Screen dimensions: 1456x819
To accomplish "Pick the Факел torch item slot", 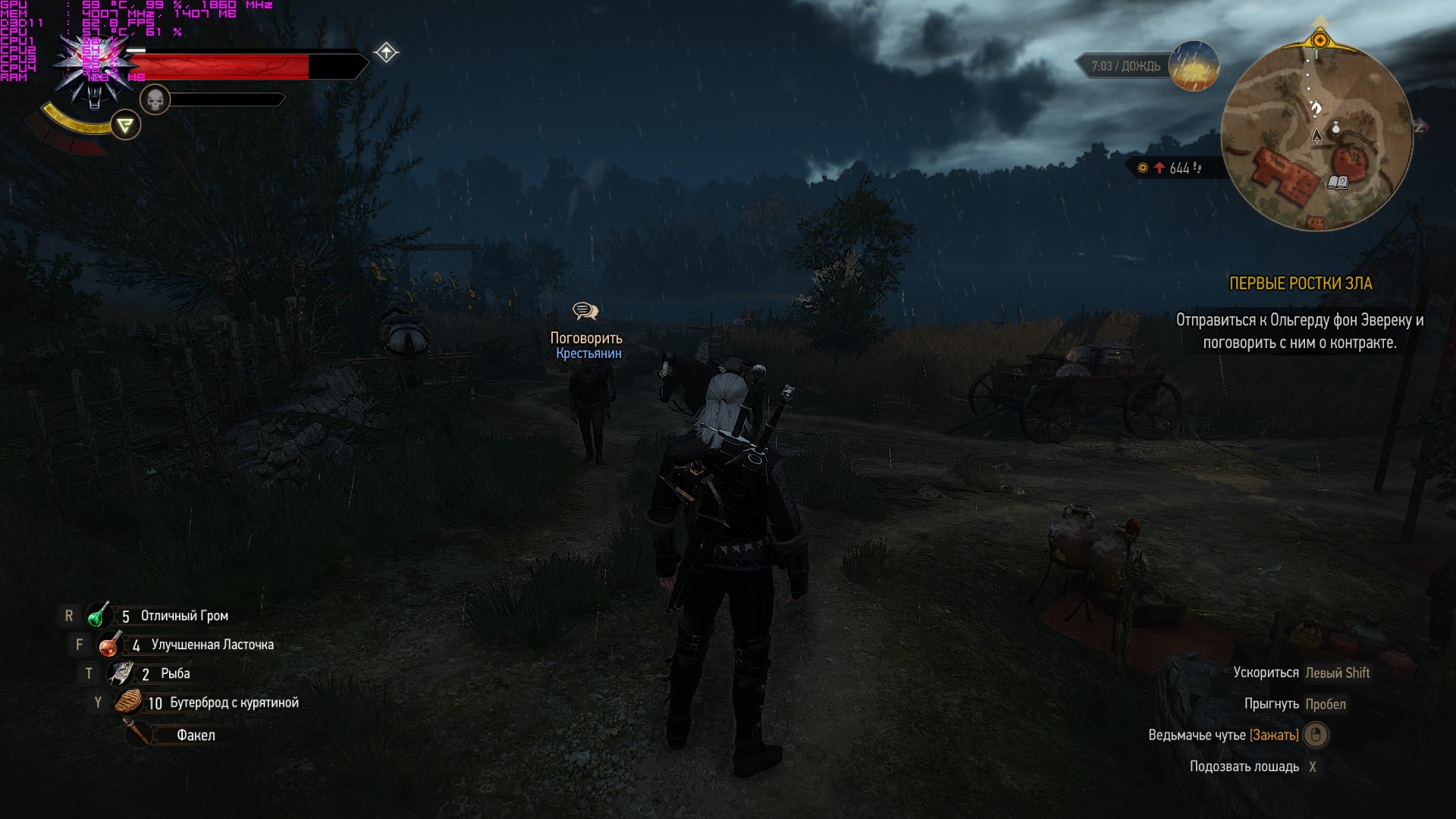I will coord(139,734).
